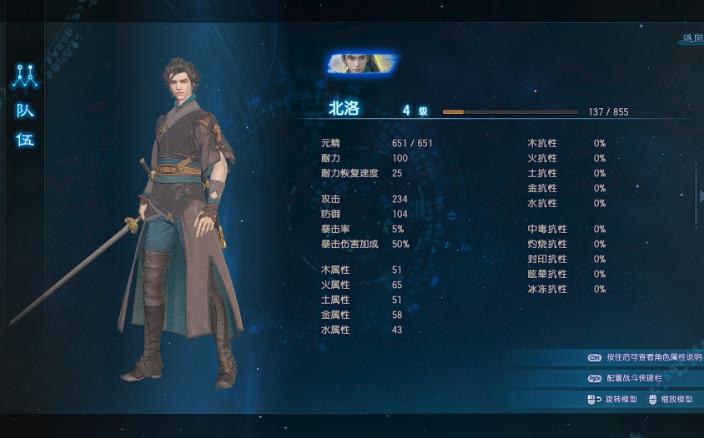Select the 北洛 character portrait

[361, 64]
